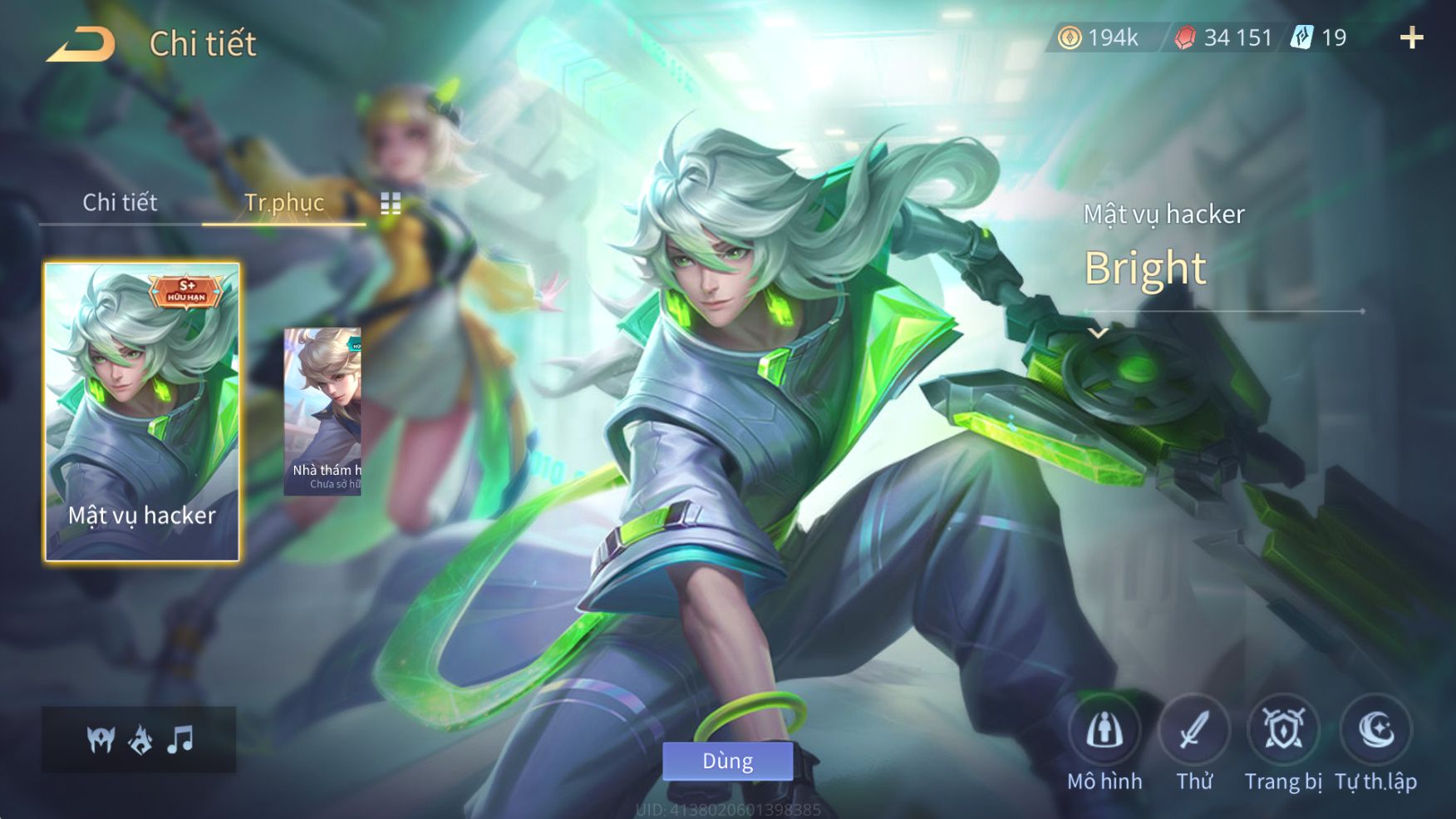1456x819 pixels.
Task: Open the Tr.phục skins tab
Action: 283,202
